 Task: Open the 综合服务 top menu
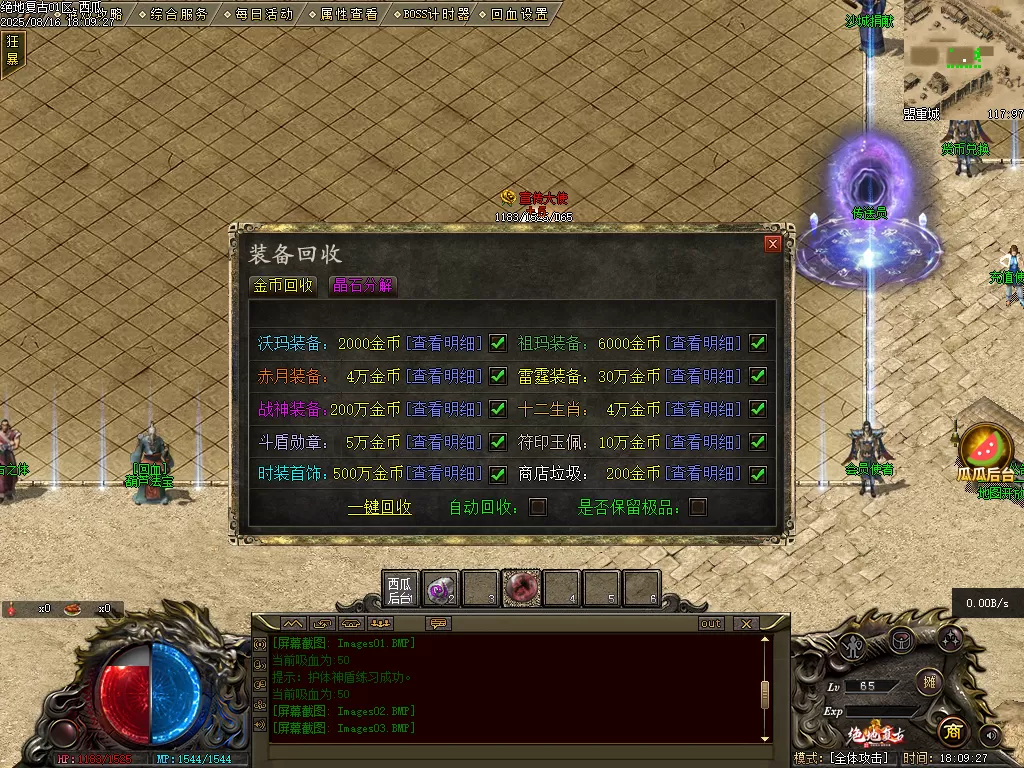[x=174, y=14]
